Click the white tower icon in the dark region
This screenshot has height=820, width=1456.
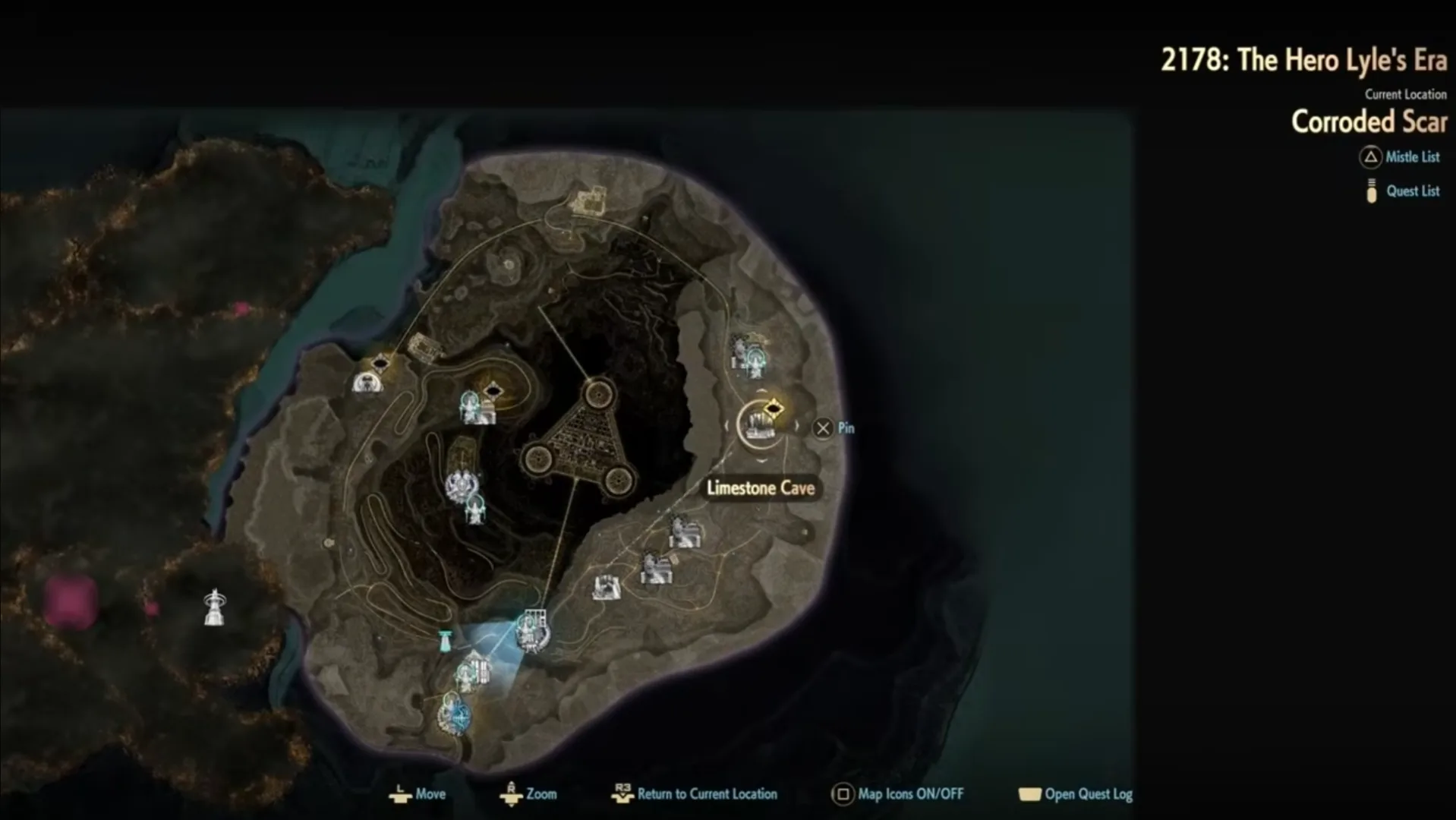[x=215, y=607]
